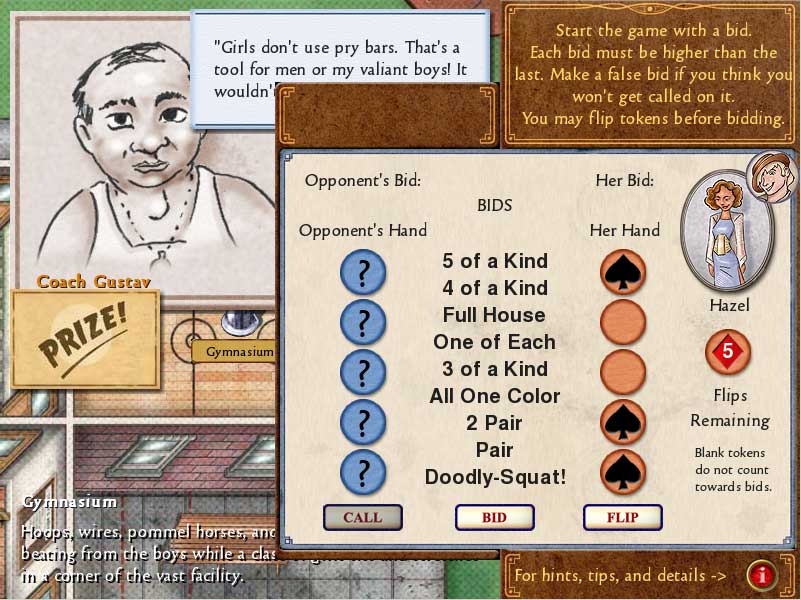This screenshot has width=801, height=600.
Task: Click the CALL button
Action: [362, 517]
